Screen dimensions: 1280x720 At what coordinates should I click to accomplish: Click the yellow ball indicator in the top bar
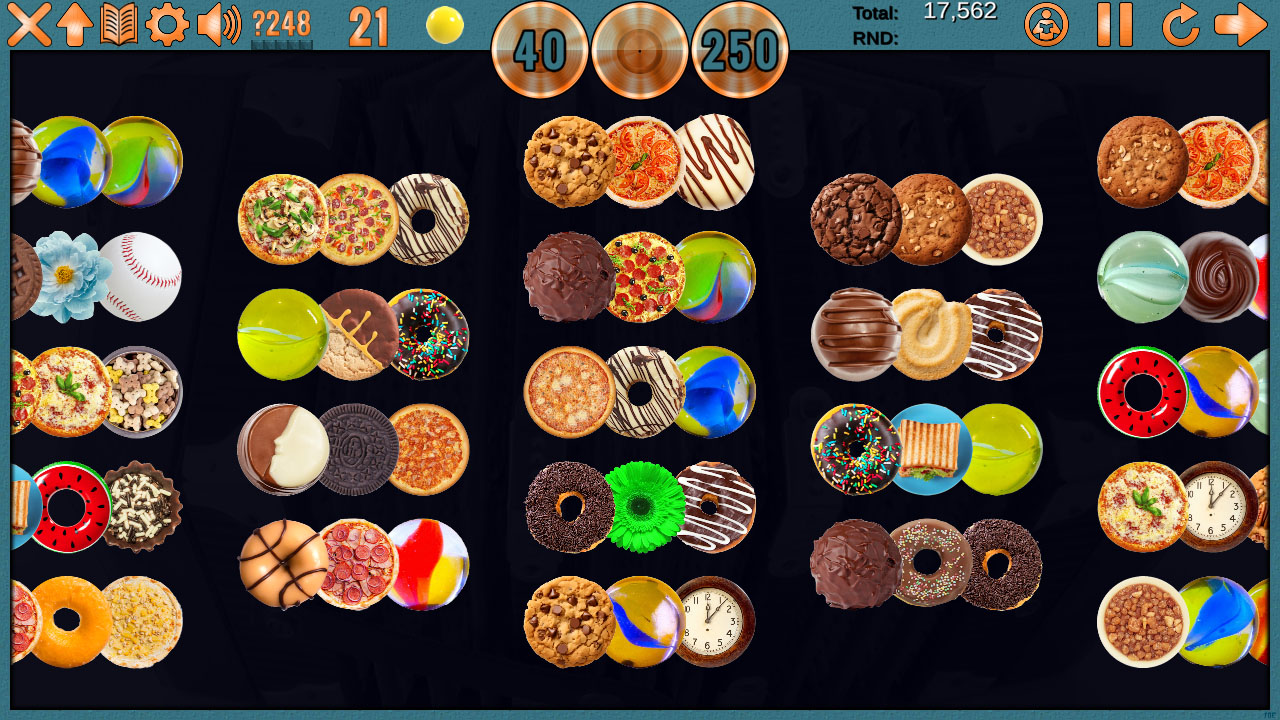click(x=445, y=24)
